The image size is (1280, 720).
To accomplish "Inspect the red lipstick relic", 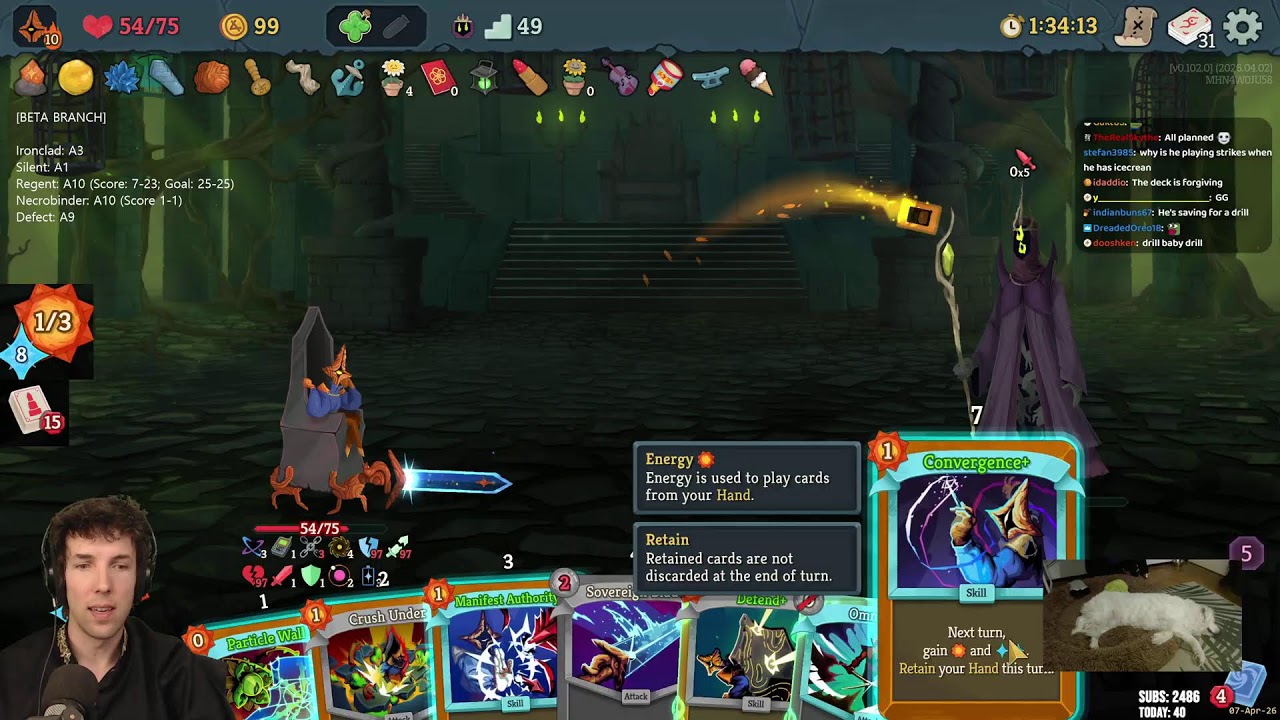I will coord(529,77).
